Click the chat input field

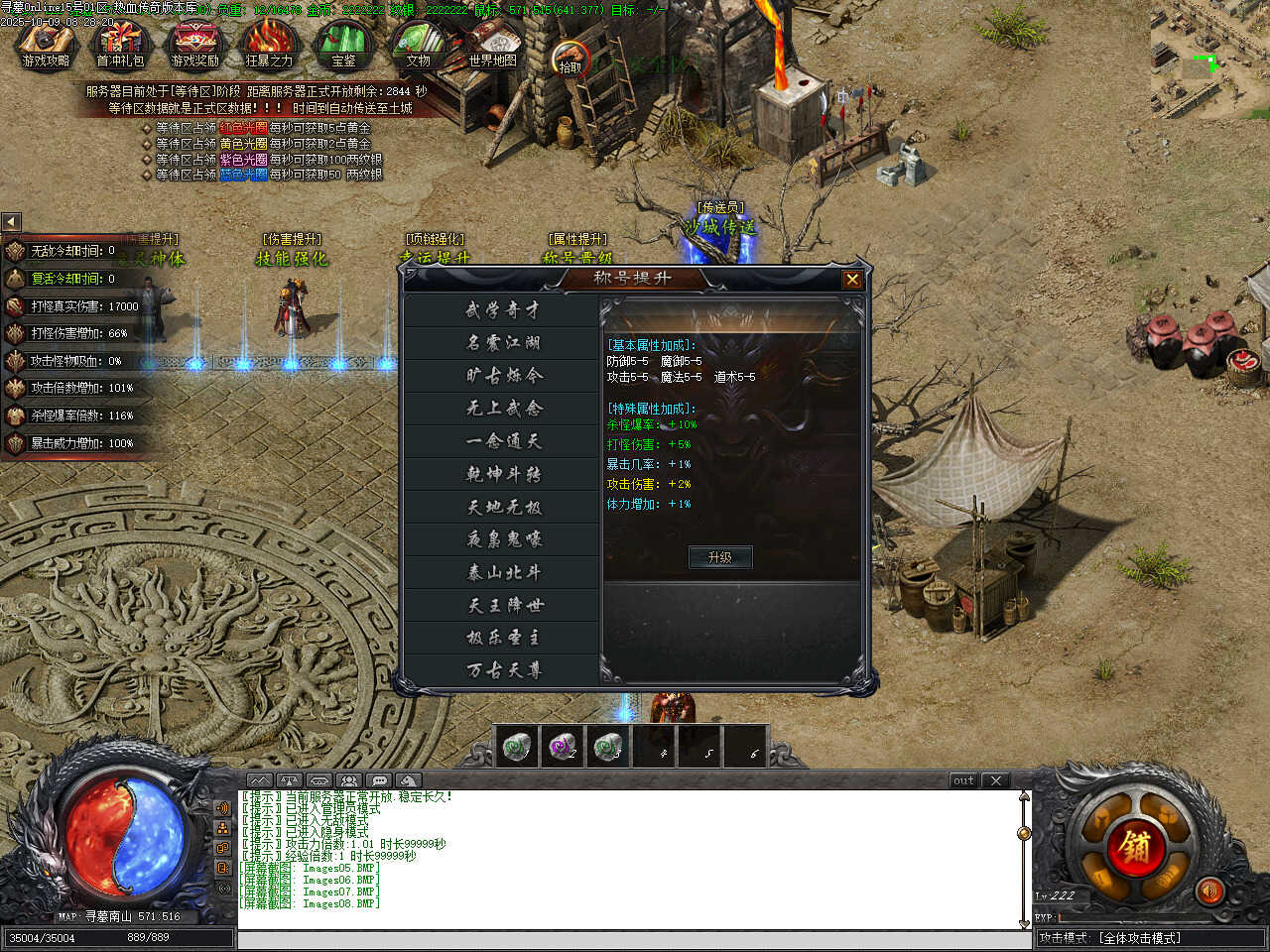(x=633, y=939)
